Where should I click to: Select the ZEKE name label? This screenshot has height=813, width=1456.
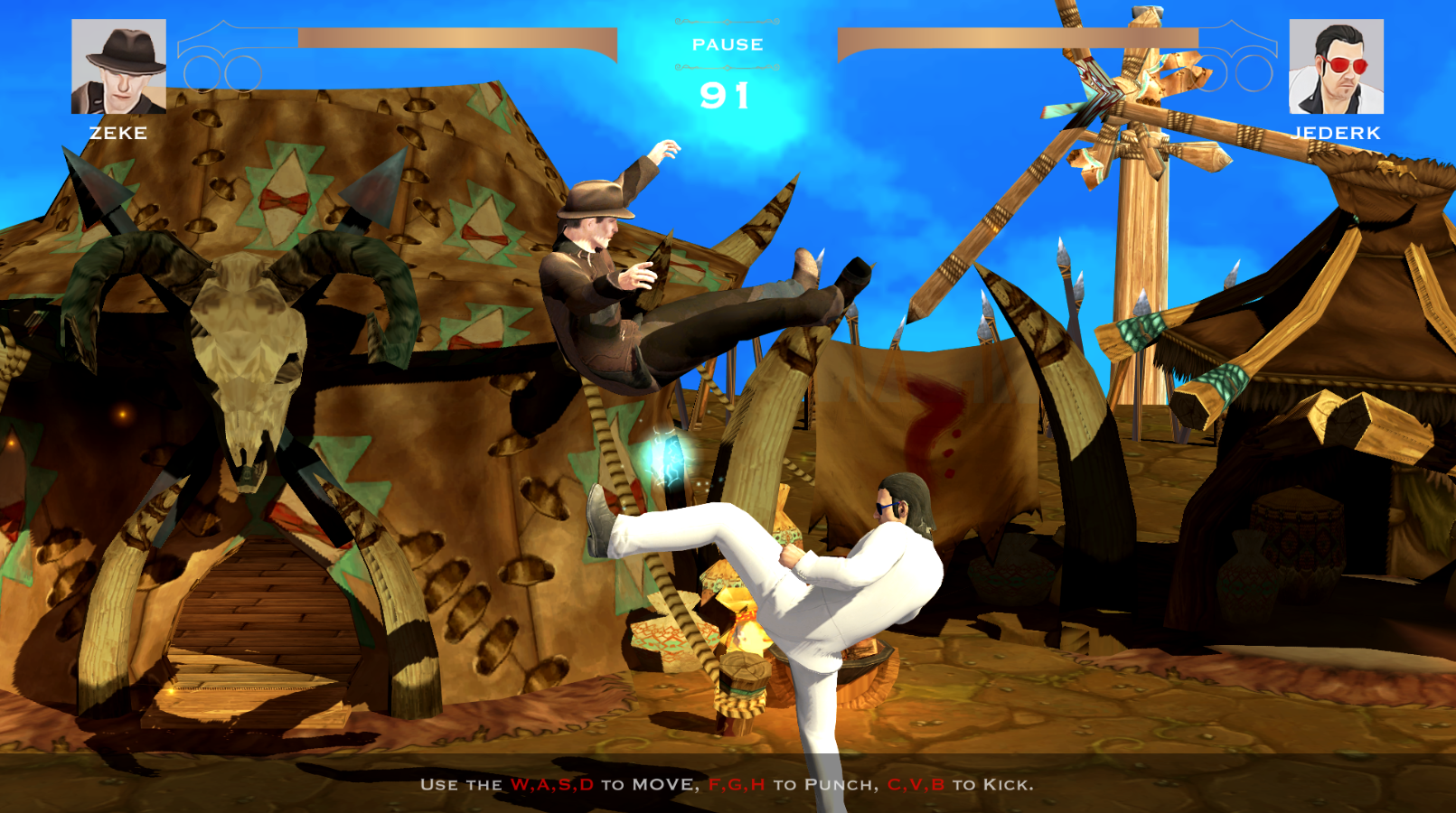tap(117, 135)
